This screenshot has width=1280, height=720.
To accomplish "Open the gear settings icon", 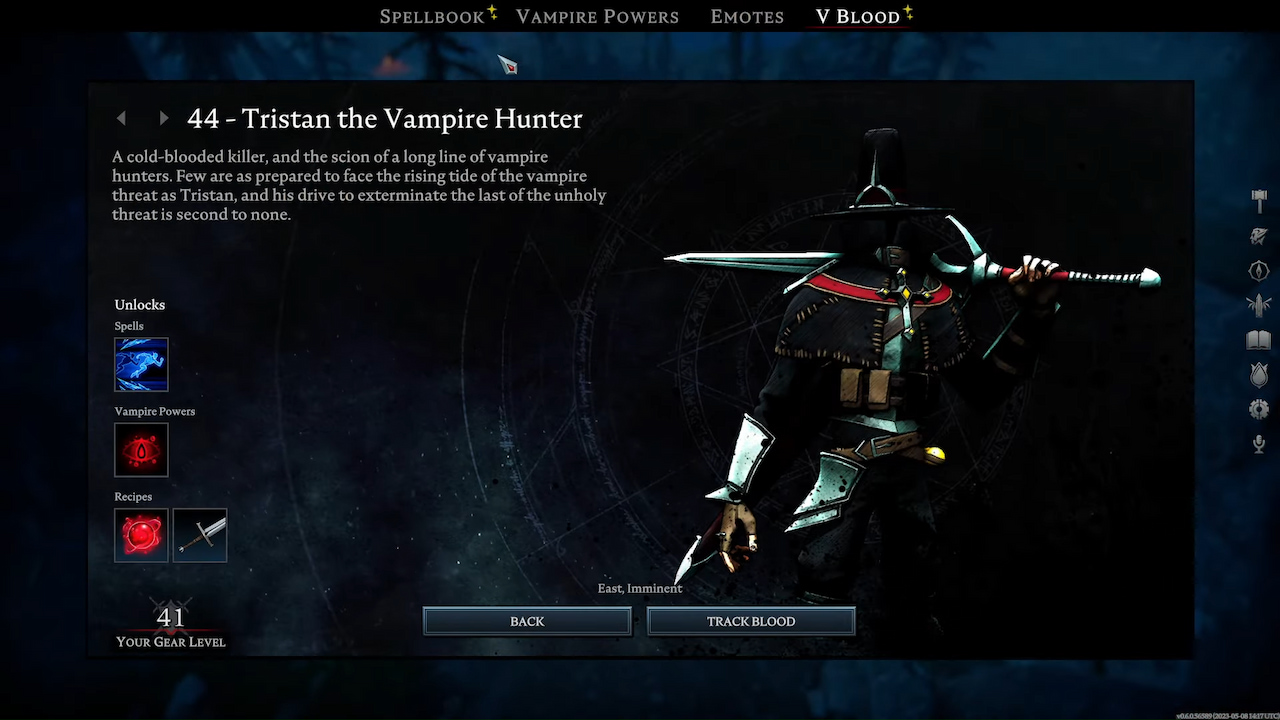I will pyautogui.click(x=1259, y=408).
